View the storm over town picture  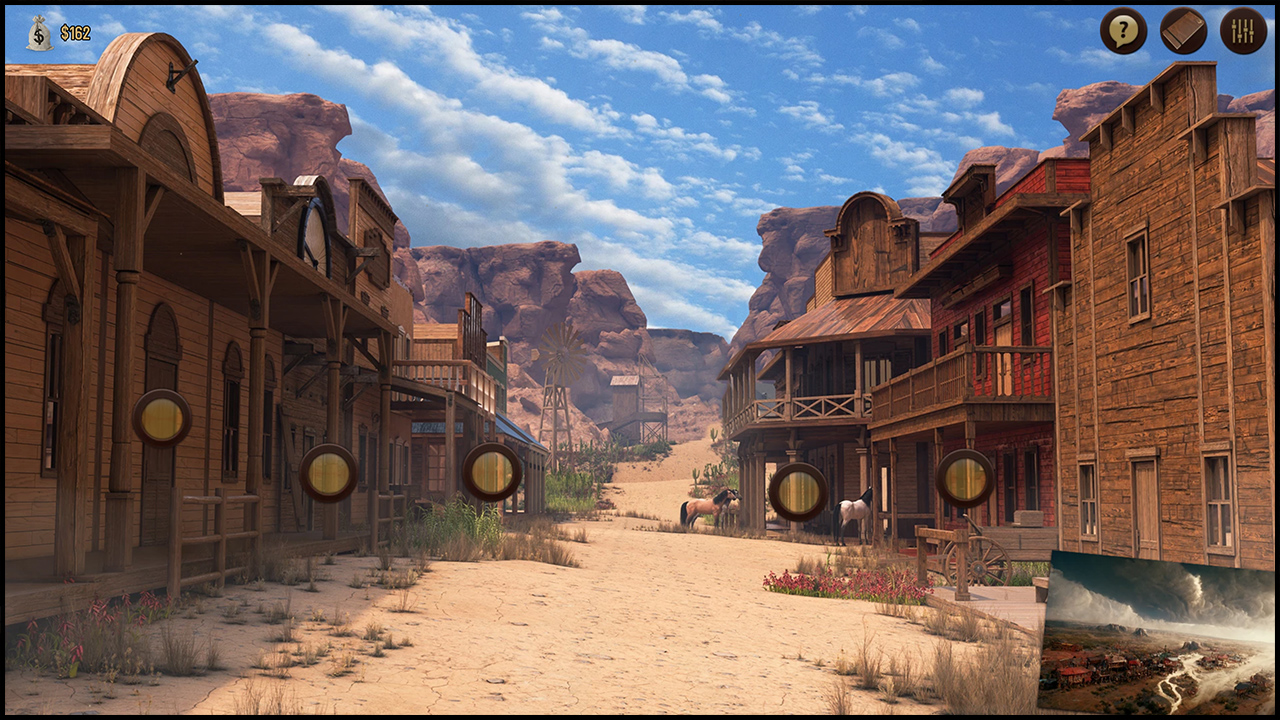pyautogui.click(x=1157, y=632)
